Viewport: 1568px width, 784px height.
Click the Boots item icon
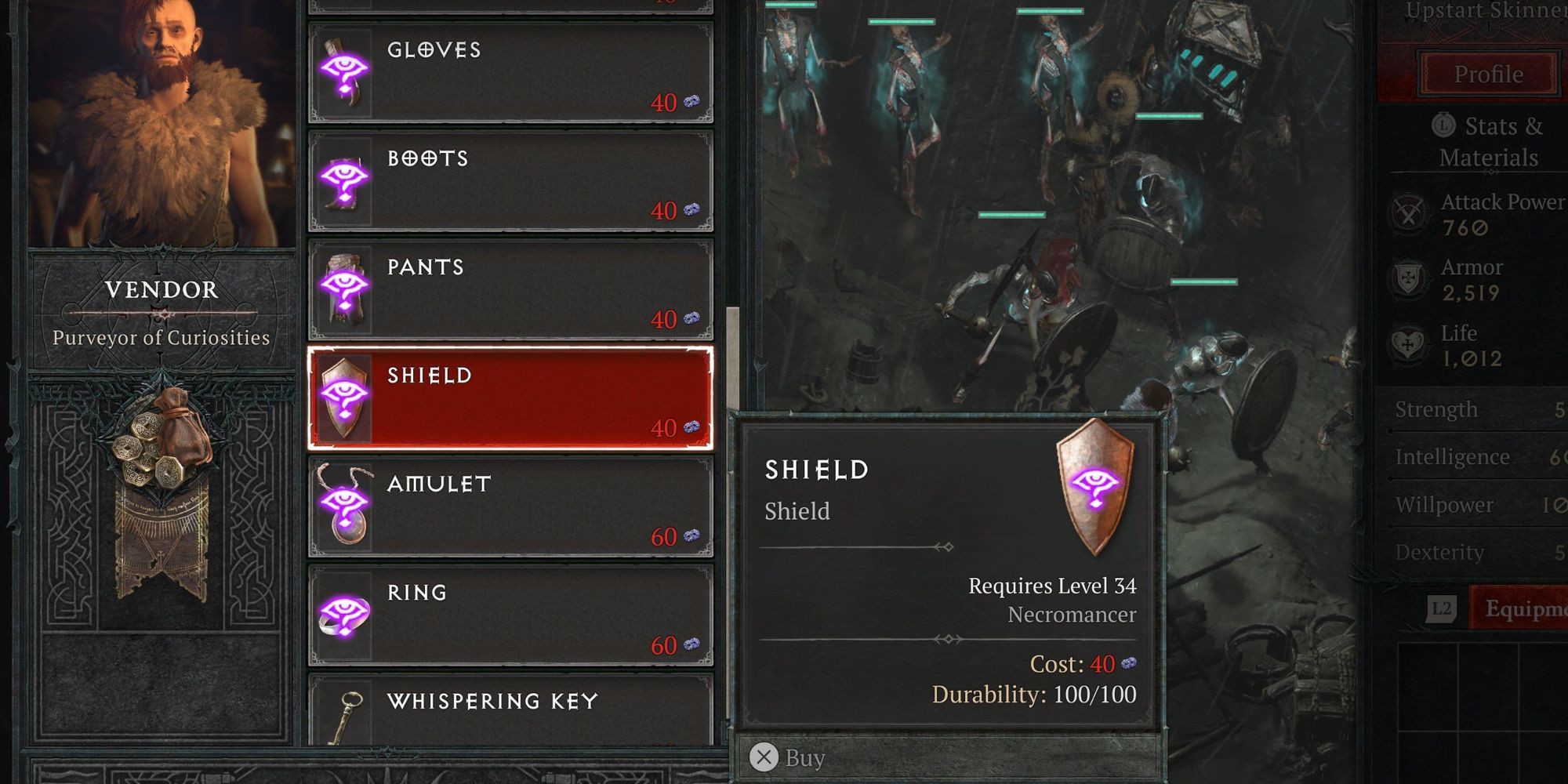tap(345, 180)
